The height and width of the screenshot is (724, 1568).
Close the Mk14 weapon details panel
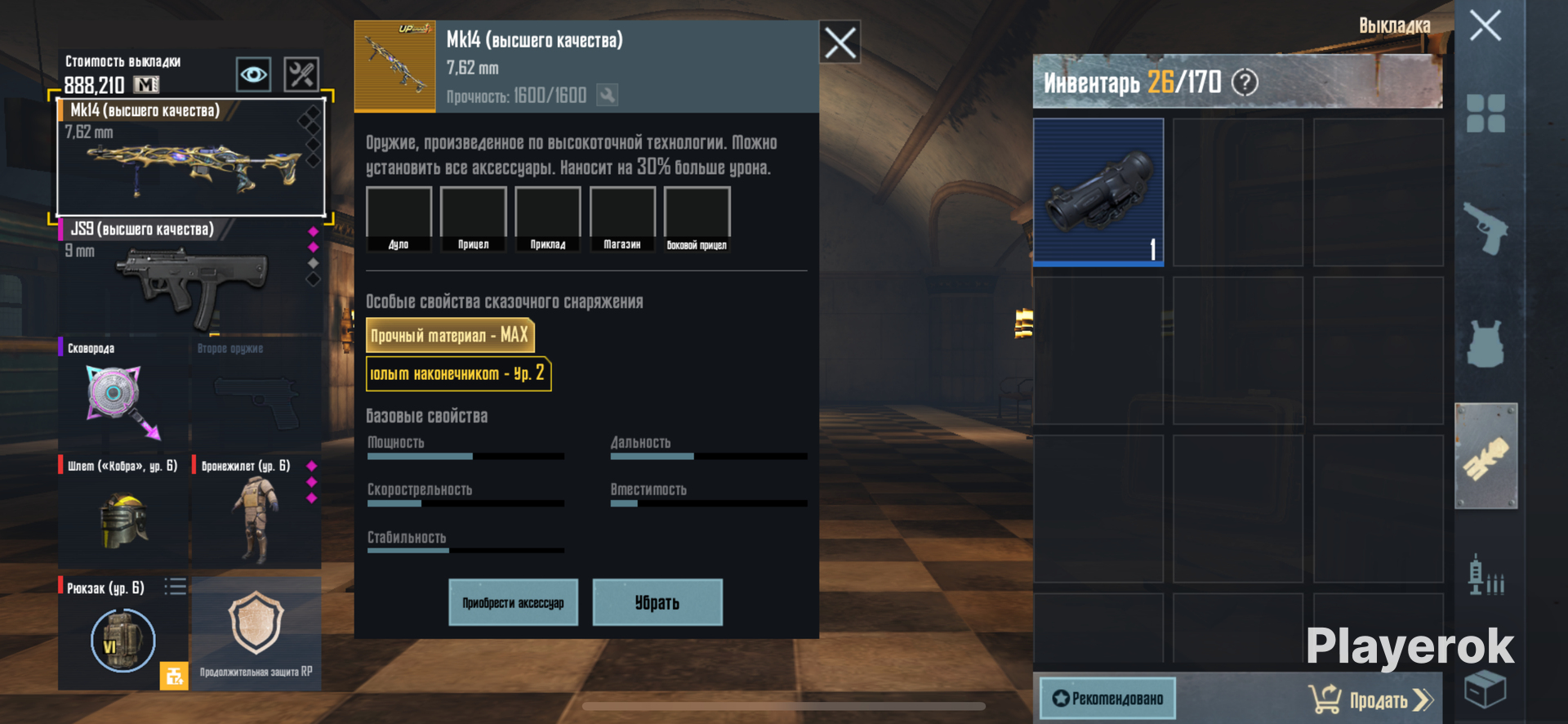coord(840,42)
